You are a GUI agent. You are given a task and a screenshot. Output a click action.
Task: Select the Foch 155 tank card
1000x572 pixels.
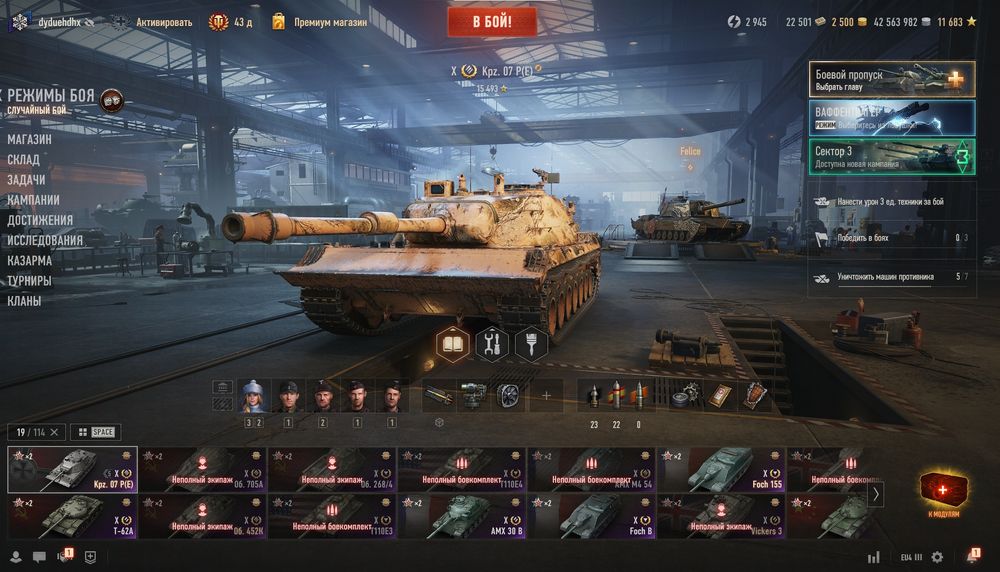point(722,469)
